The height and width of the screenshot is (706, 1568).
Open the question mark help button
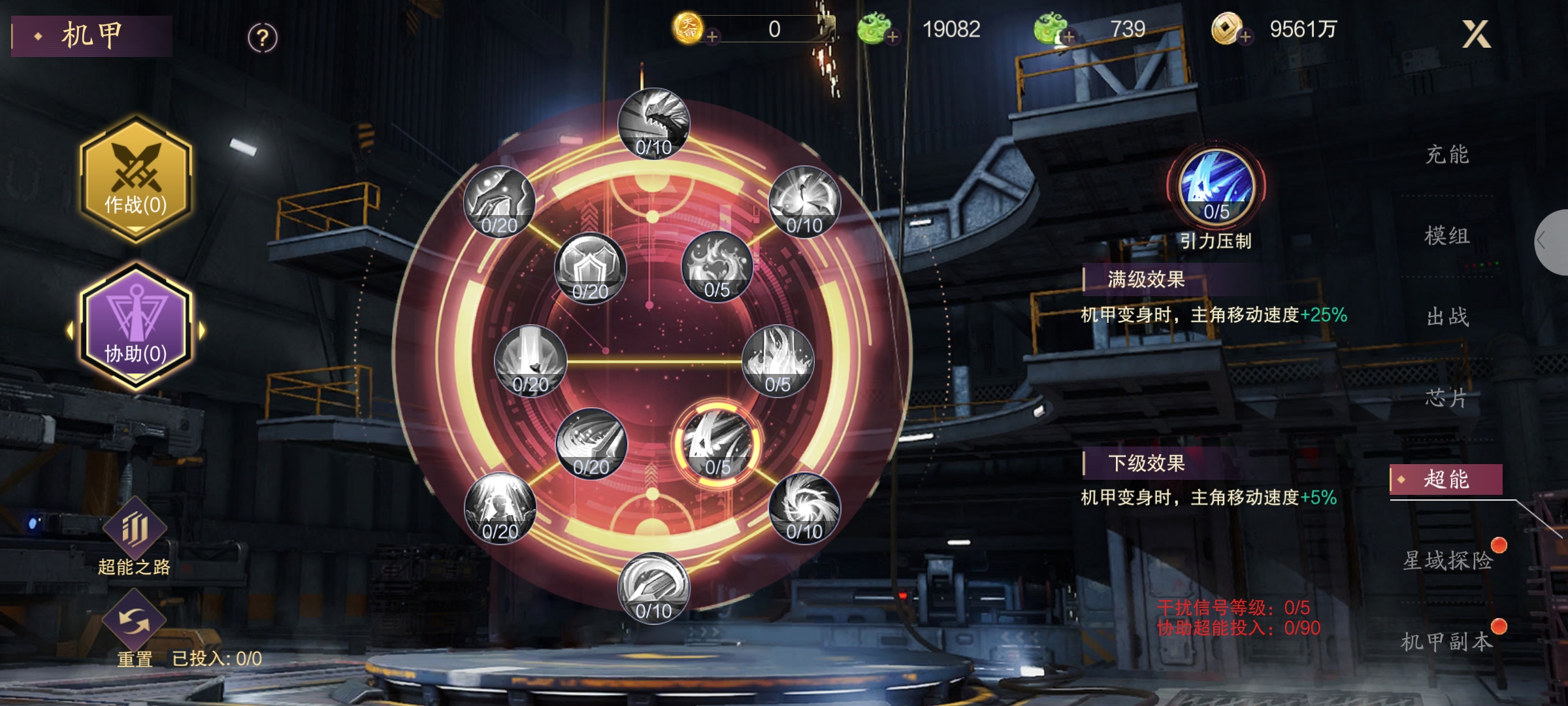[x=263, y=38]
